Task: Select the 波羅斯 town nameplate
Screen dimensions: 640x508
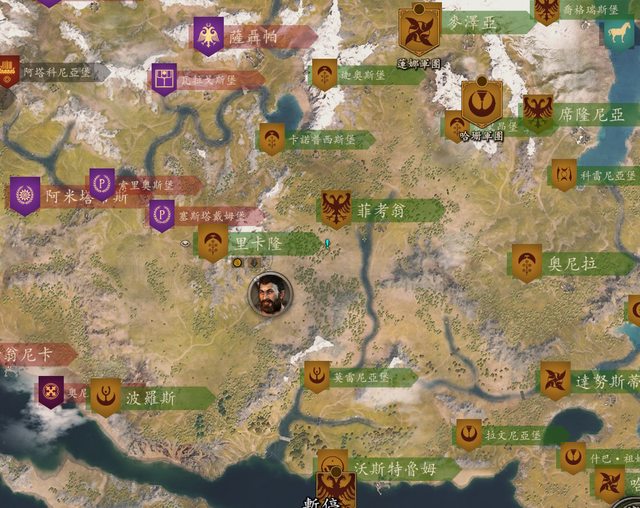Action: coord(151,397)
